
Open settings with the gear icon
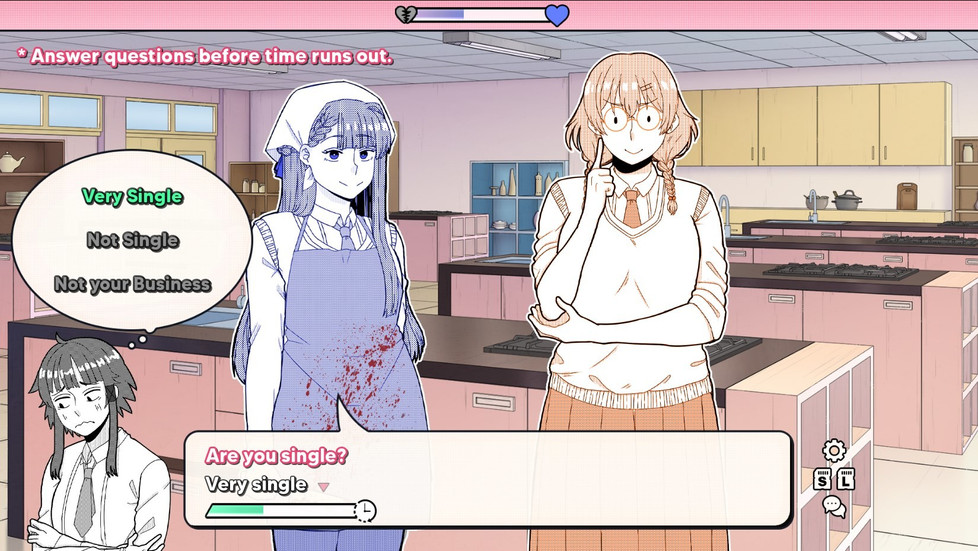click(833, 451)
